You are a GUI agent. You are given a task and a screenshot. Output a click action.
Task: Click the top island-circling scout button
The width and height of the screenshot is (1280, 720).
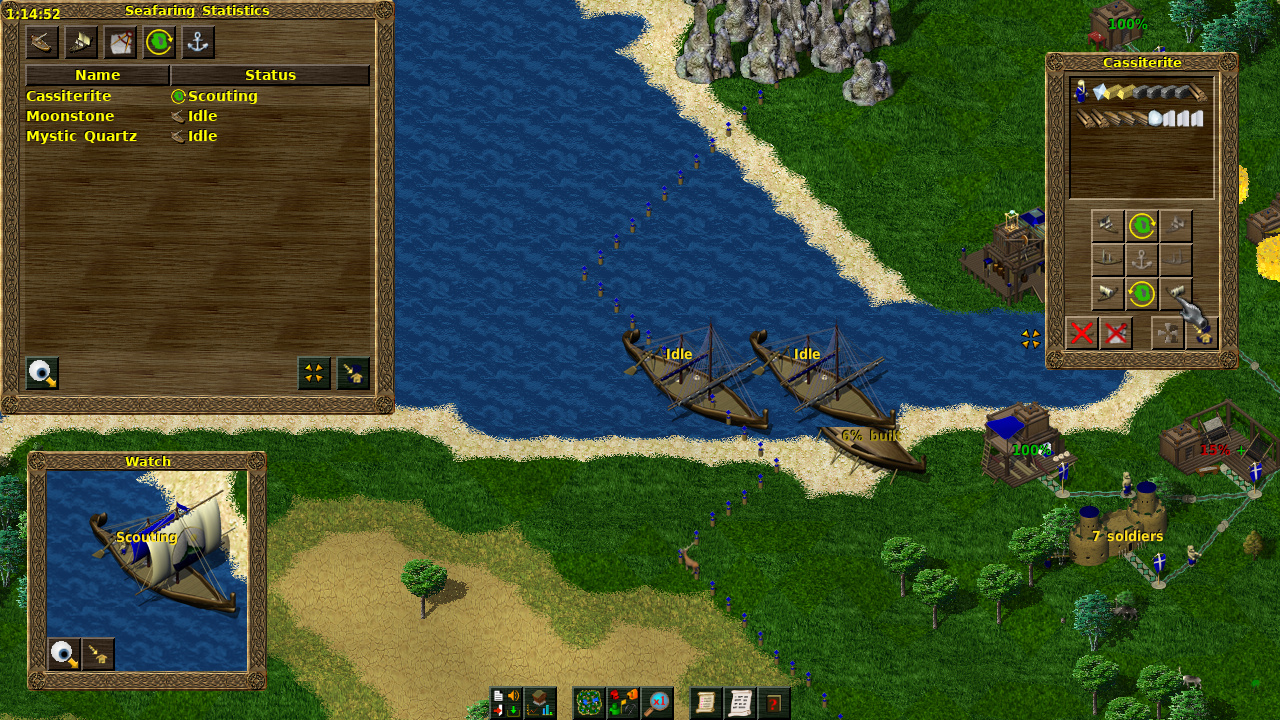[x=1142, y=226]
